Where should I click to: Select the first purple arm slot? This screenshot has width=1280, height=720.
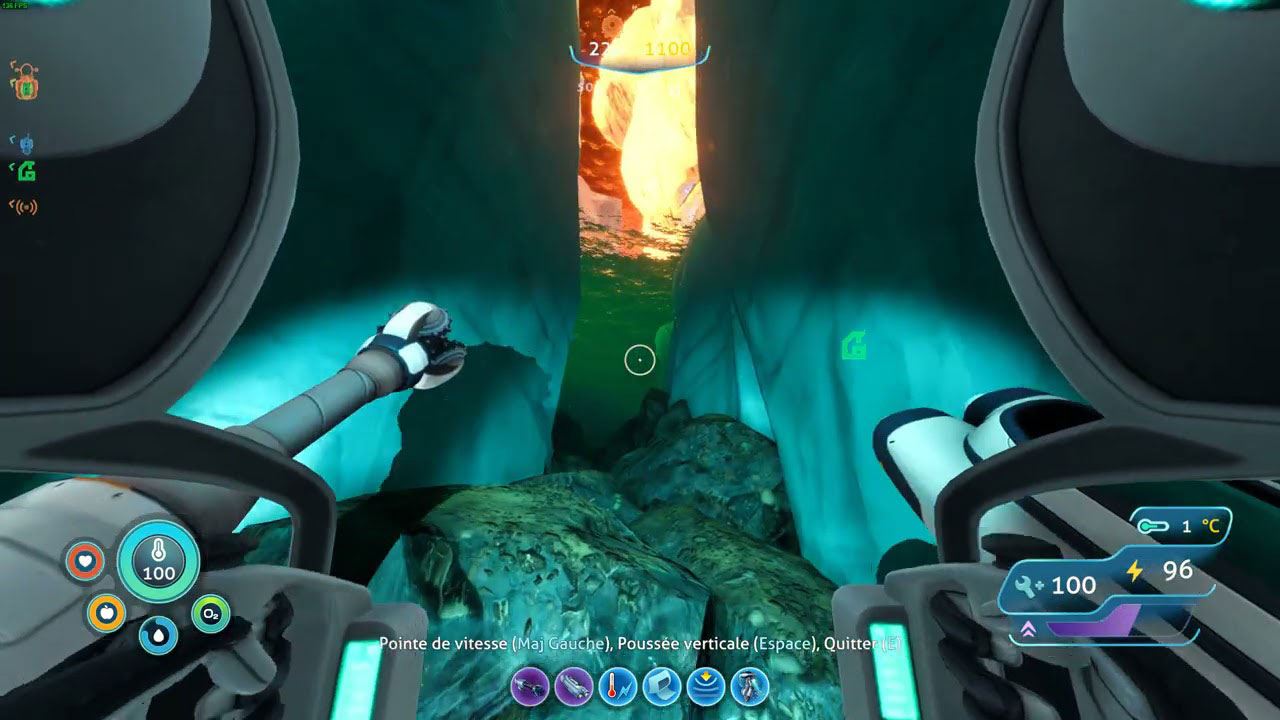[x=529, y=687]
